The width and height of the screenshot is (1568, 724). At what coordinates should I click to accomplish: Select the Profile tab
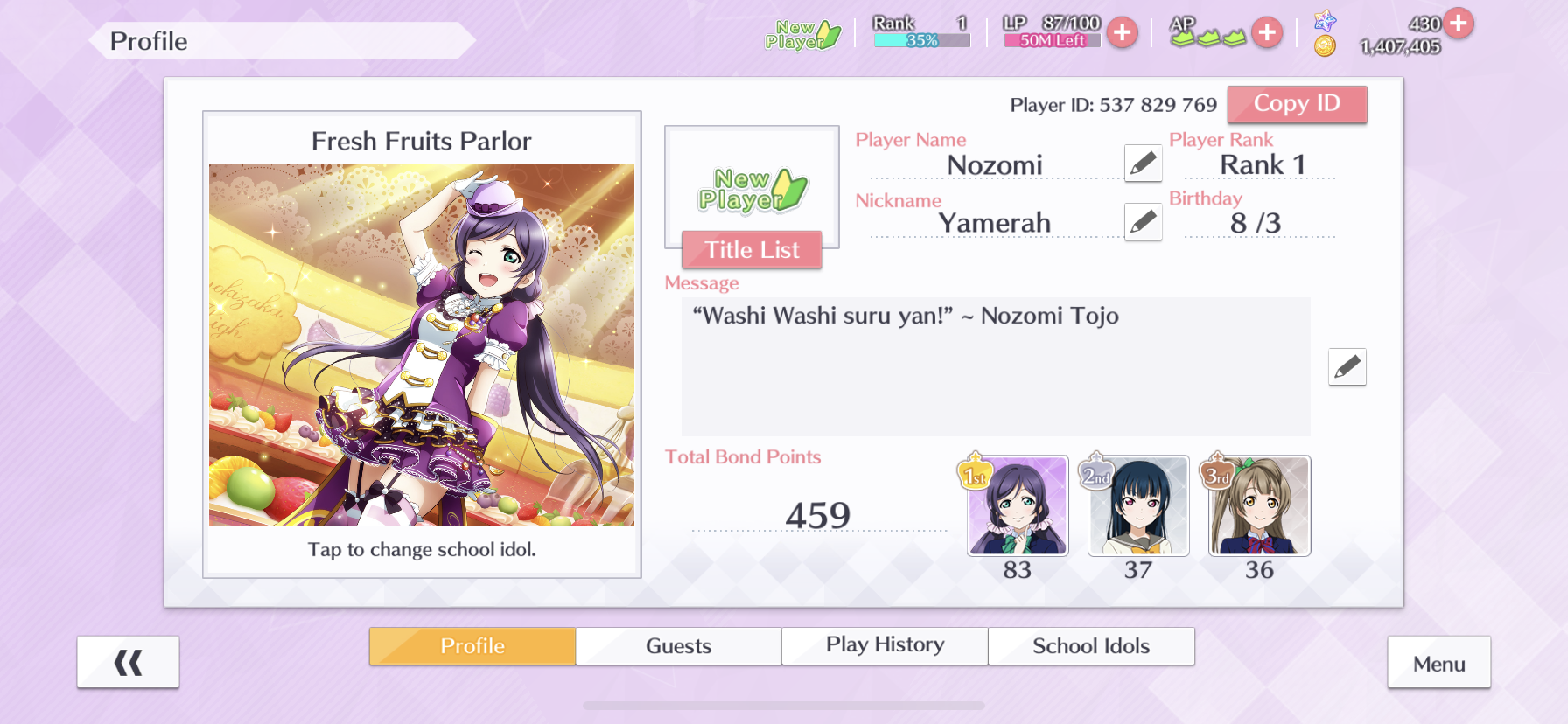472,646
